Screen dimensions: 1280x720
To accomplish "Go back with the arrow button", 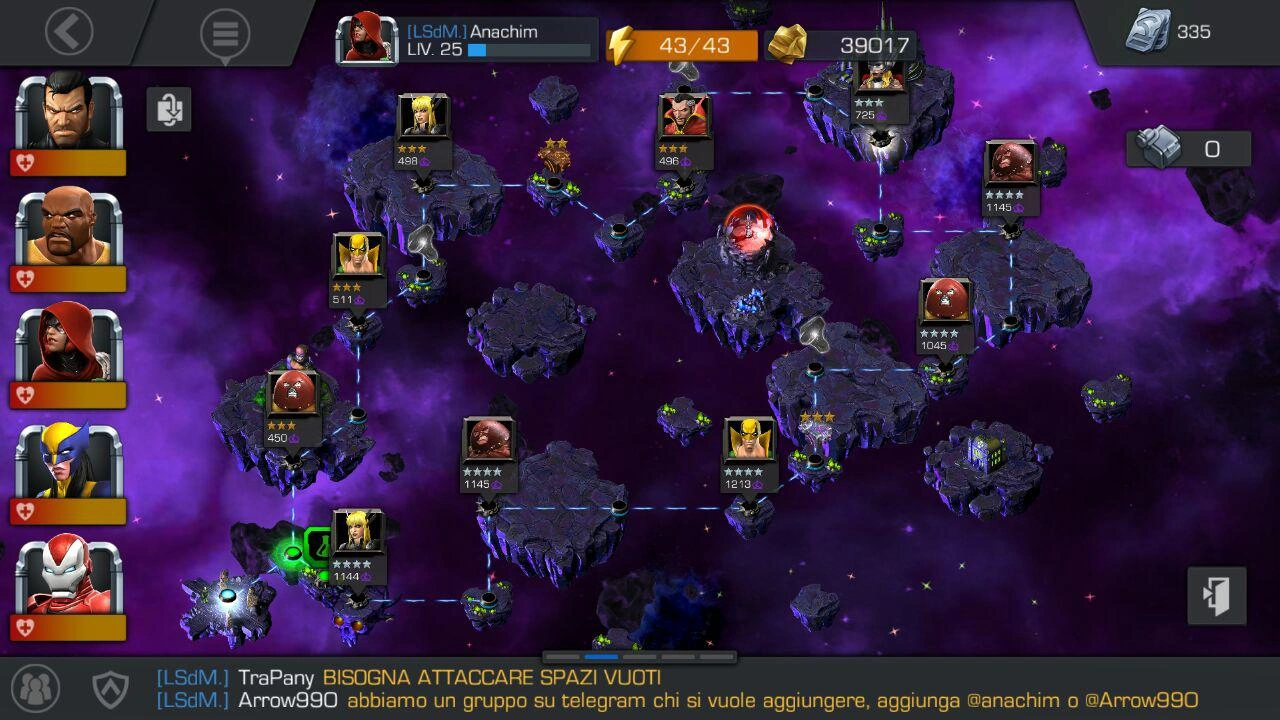I will [69, 33].
